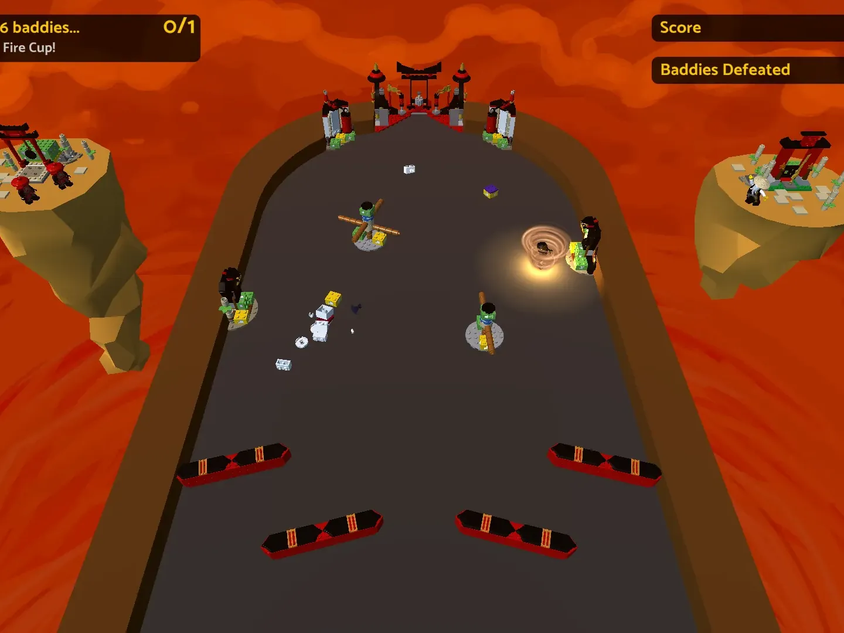
Task: Select the Fire Cup baddies objective tracker
Action: 98,37
